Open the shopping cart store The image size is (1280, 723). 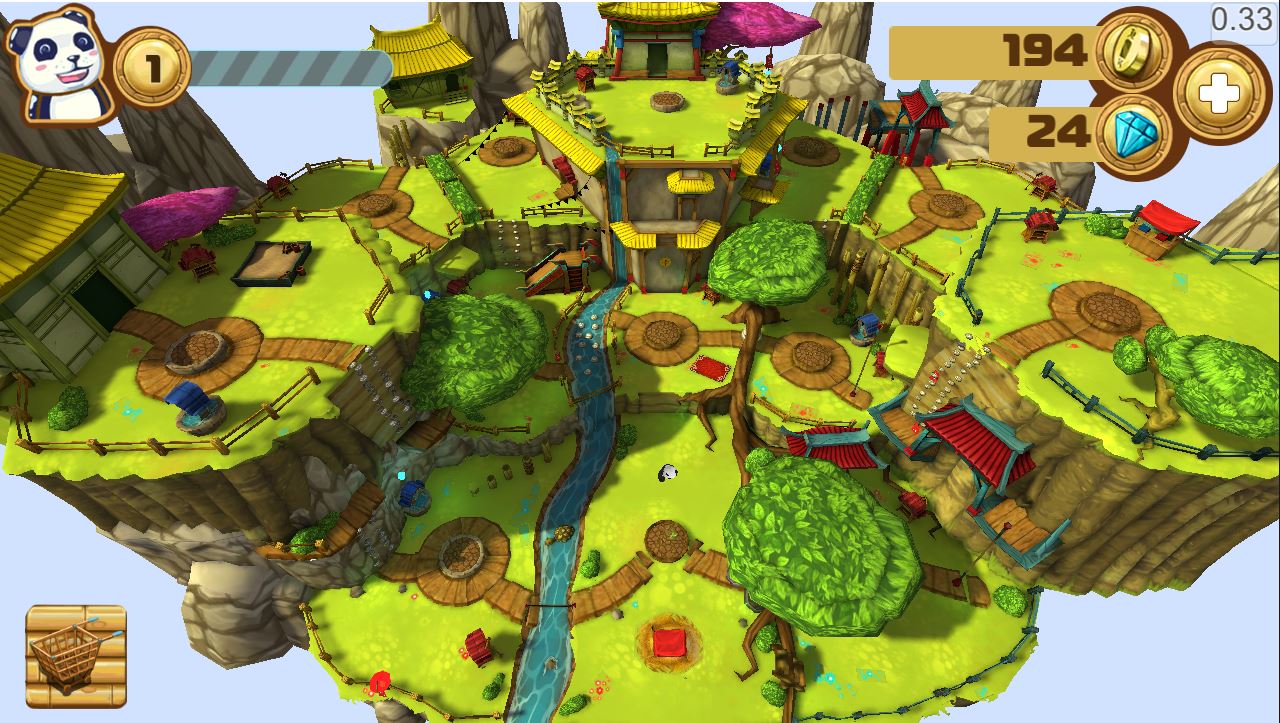coord(76,656)
